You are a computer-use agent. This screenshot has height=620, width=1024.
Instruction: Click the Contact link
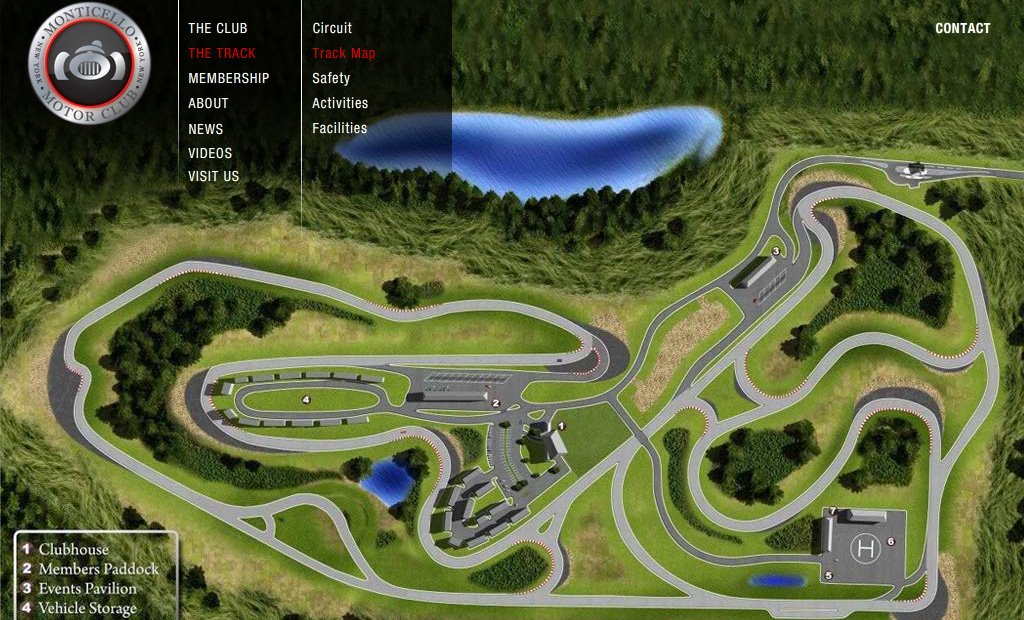click(x=963, y=28)
